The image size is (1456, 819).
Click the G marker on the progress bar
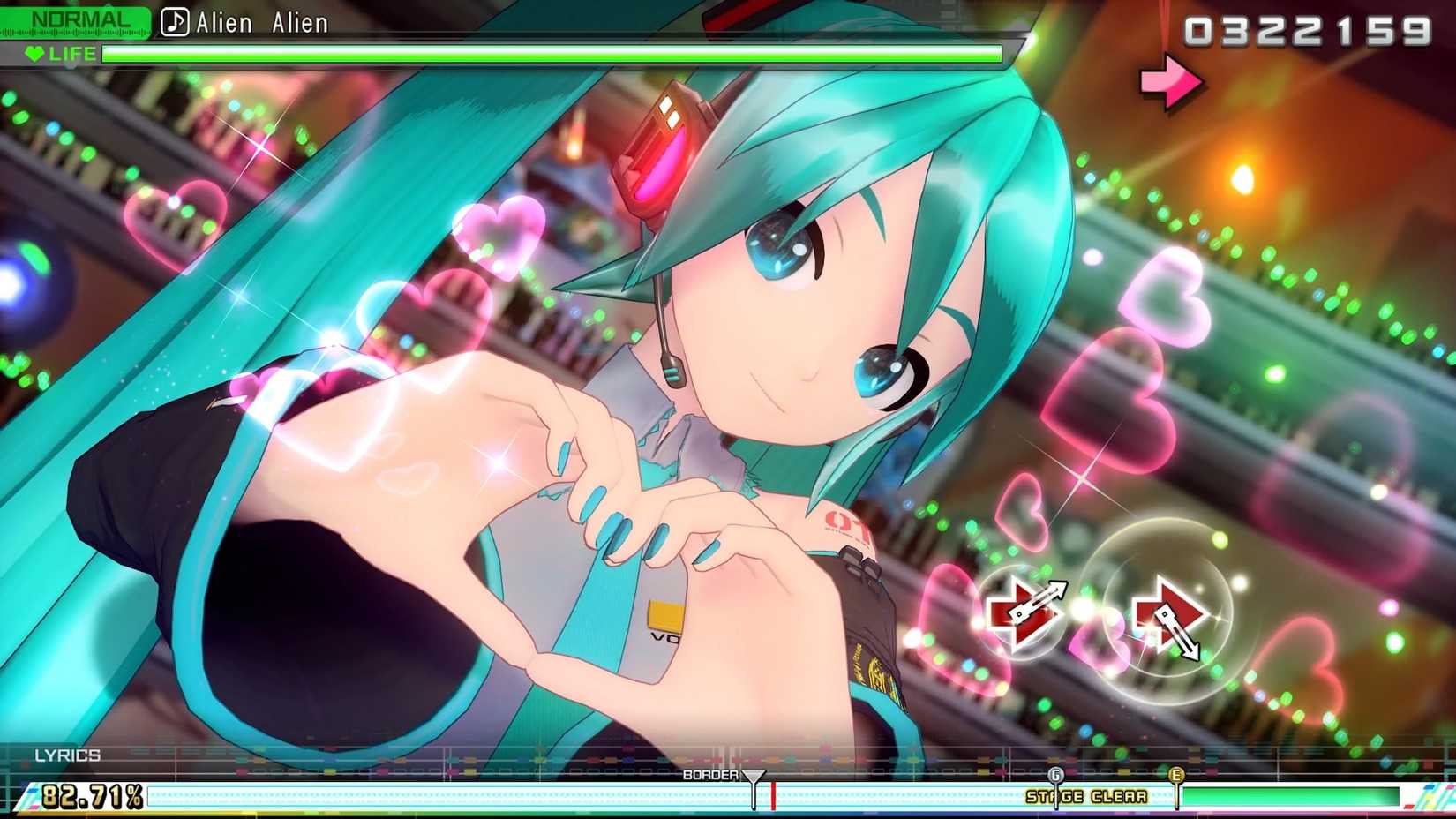[1054, 775]
